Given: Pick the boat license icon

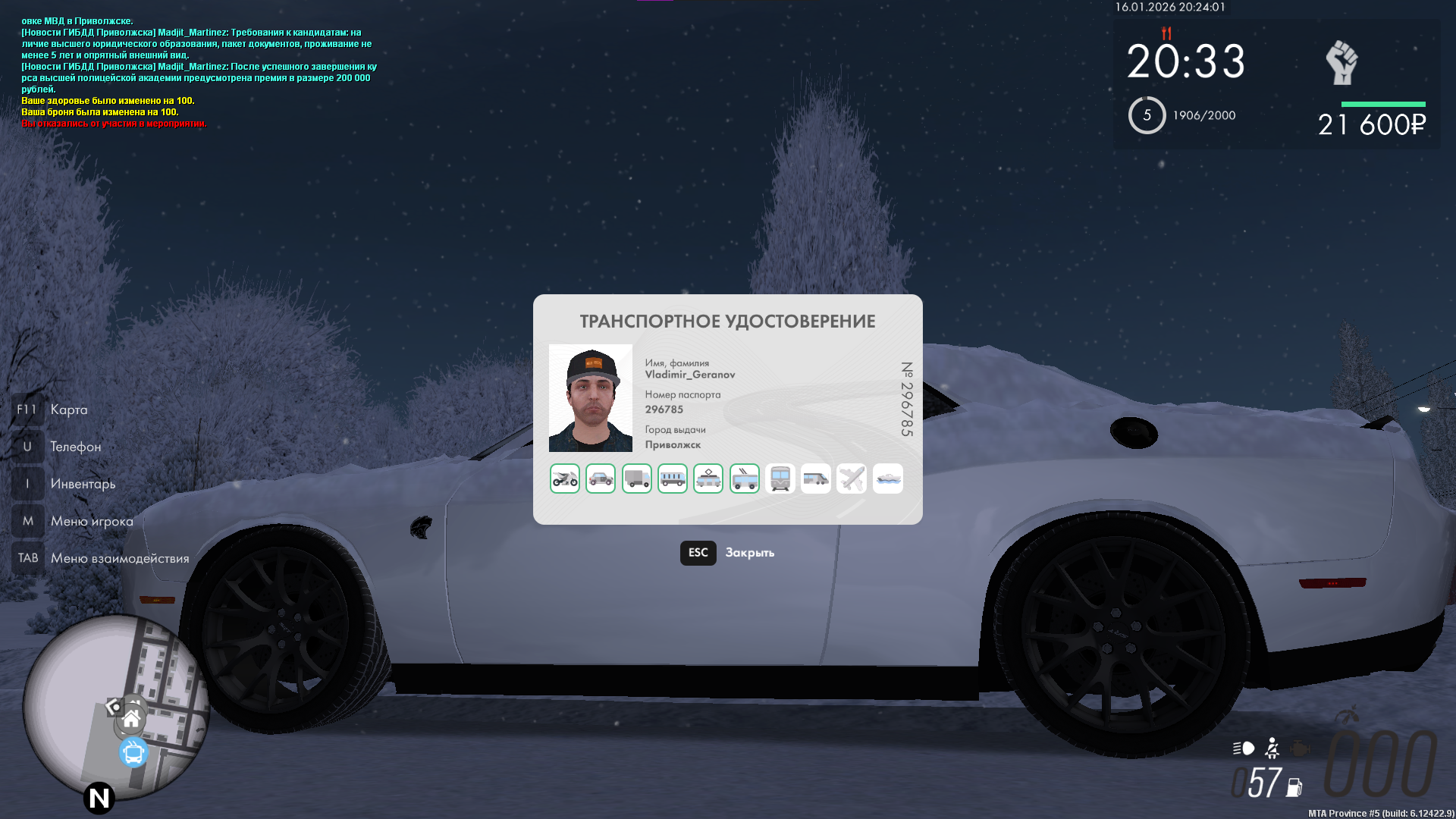Looking at the screenshot, I should [x=888, y=479].
